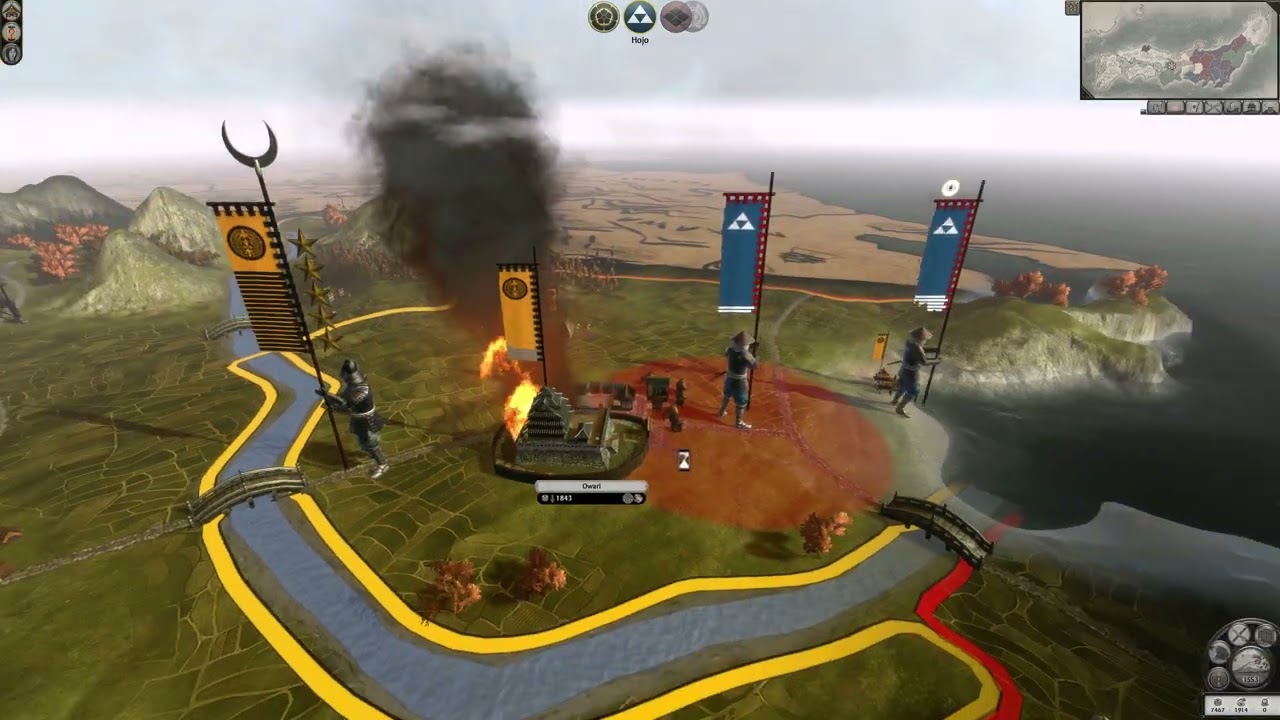This screenshot has width=1280, height=720.
Task: Click the round grid button beside the swords
Action: (1265, 635)
